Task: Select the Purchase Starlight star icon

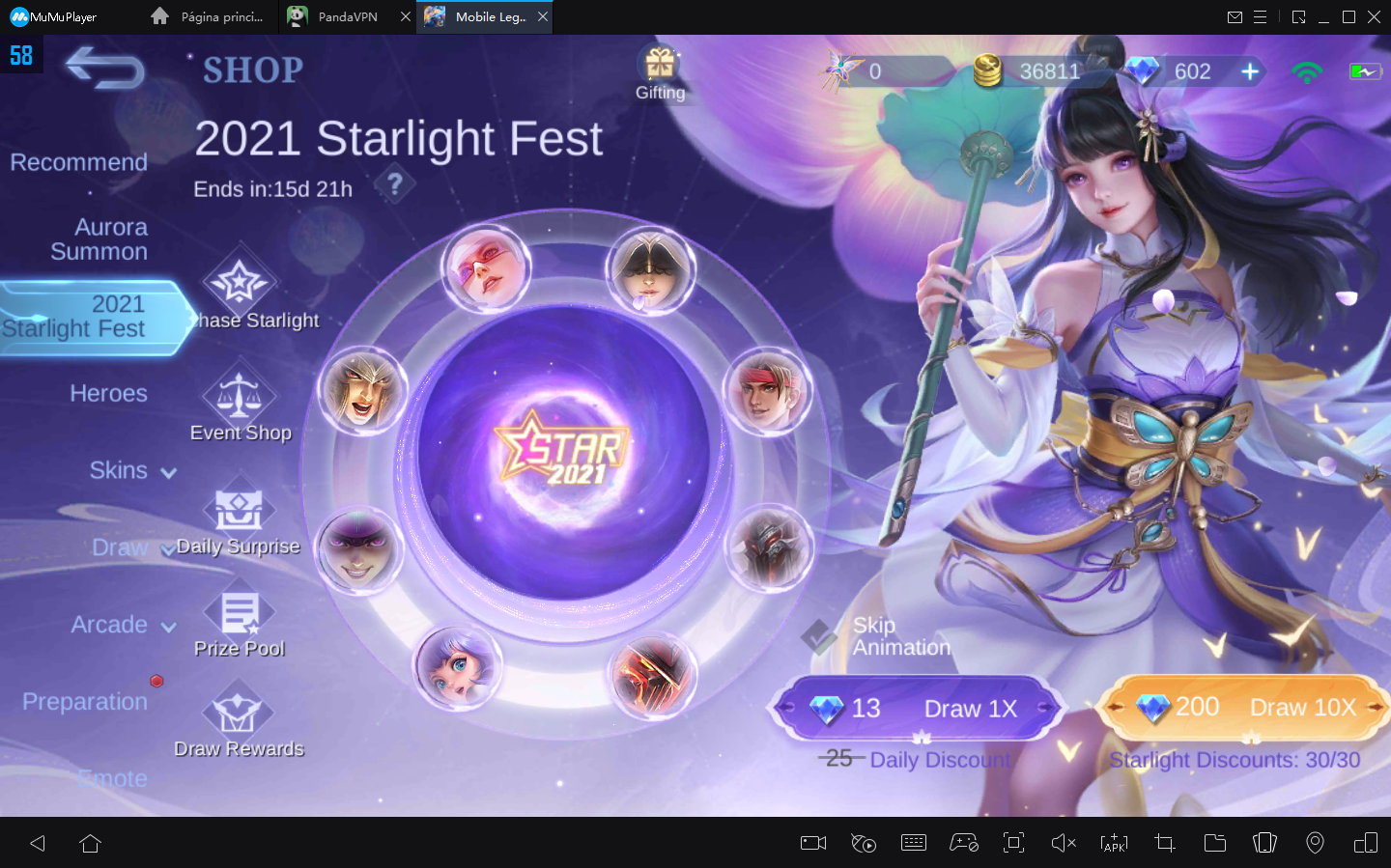Action: [x=240, y=280]
